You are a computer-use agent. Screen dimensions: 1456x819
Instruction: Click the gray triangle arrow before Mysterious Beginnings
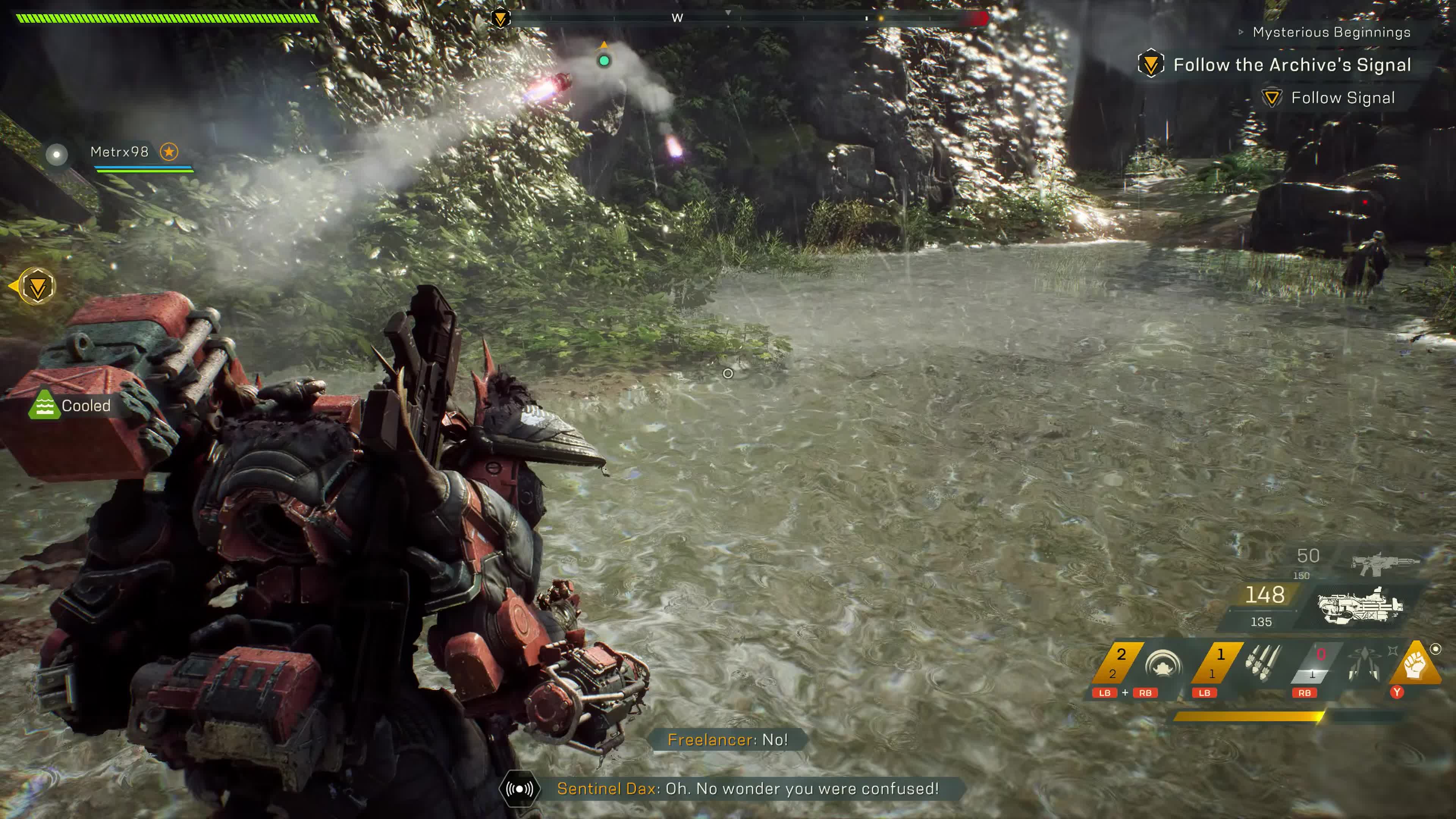(x=1241, y=32)
